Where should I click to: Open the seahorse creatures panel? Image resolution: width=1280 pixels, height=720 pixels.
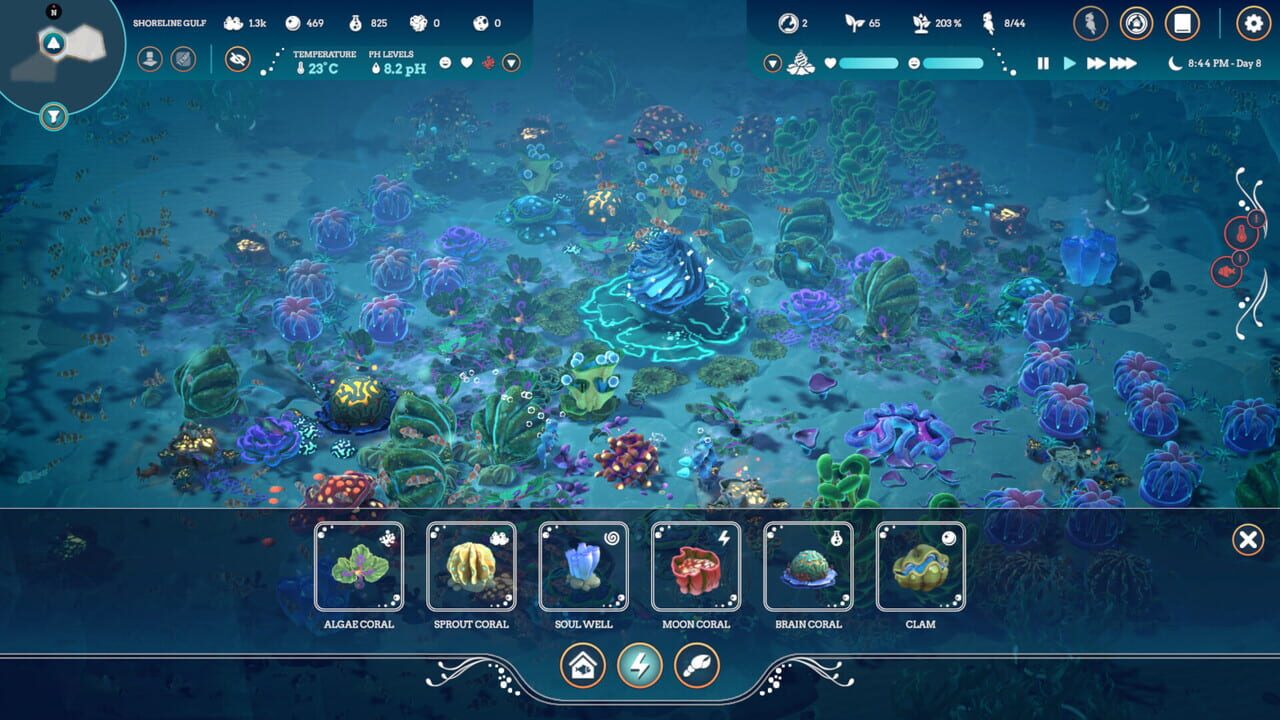click(x=1091, y=24)
